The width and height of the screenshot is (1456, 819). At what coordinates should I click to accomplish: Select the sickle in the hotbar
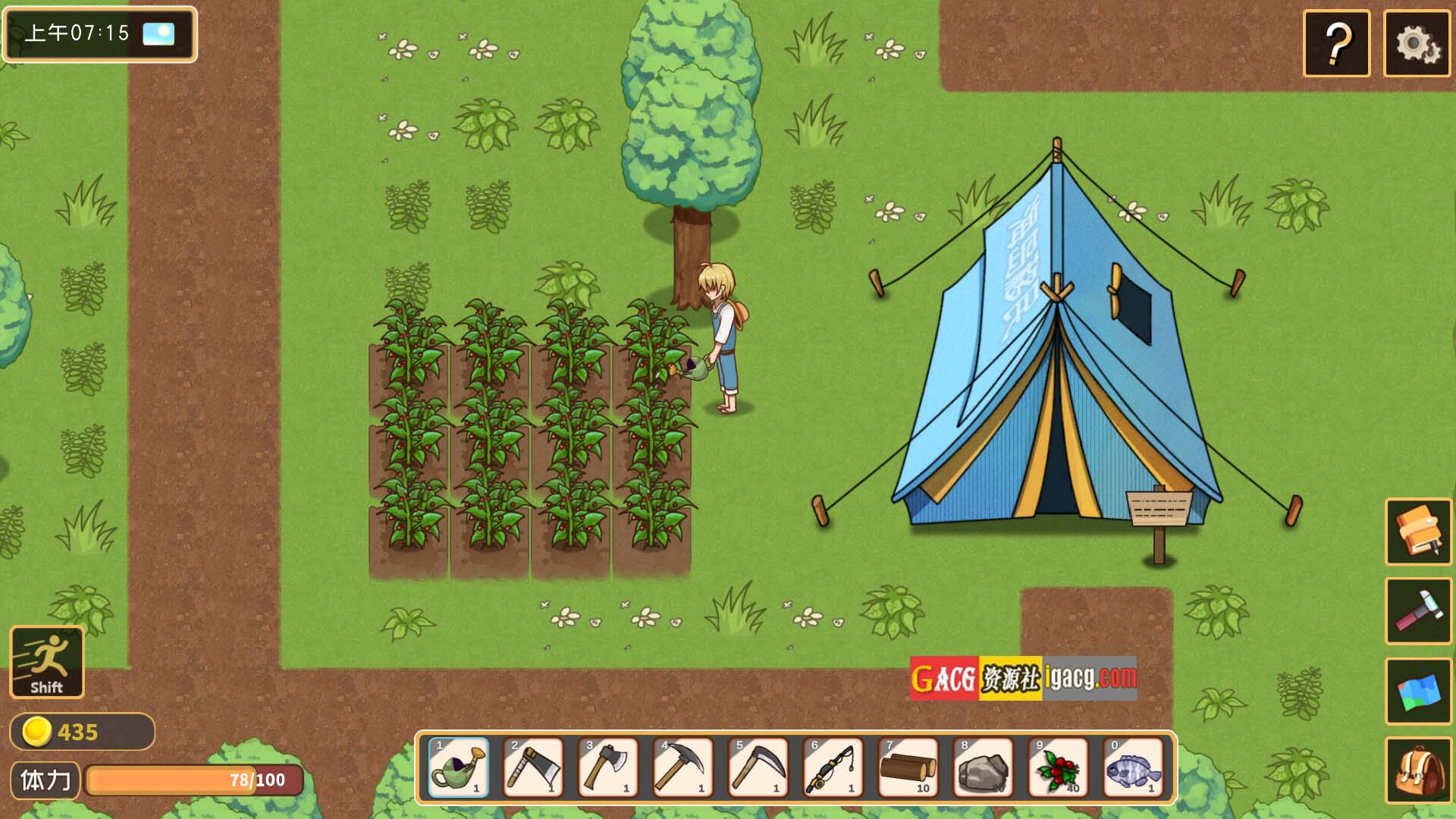[x=758, y=767]
